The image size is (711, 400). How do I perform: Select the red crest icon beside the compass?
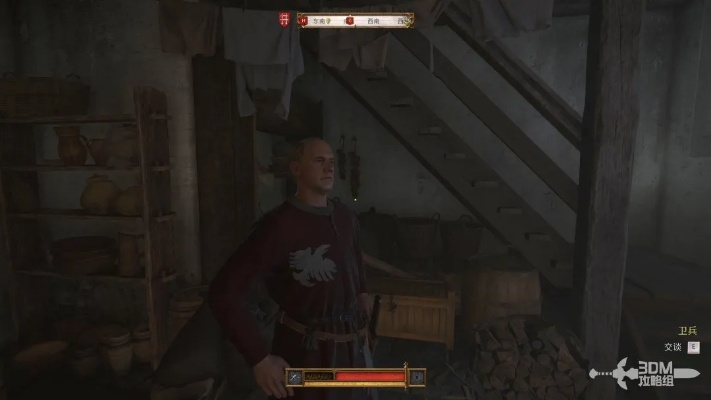pos(285,20)
